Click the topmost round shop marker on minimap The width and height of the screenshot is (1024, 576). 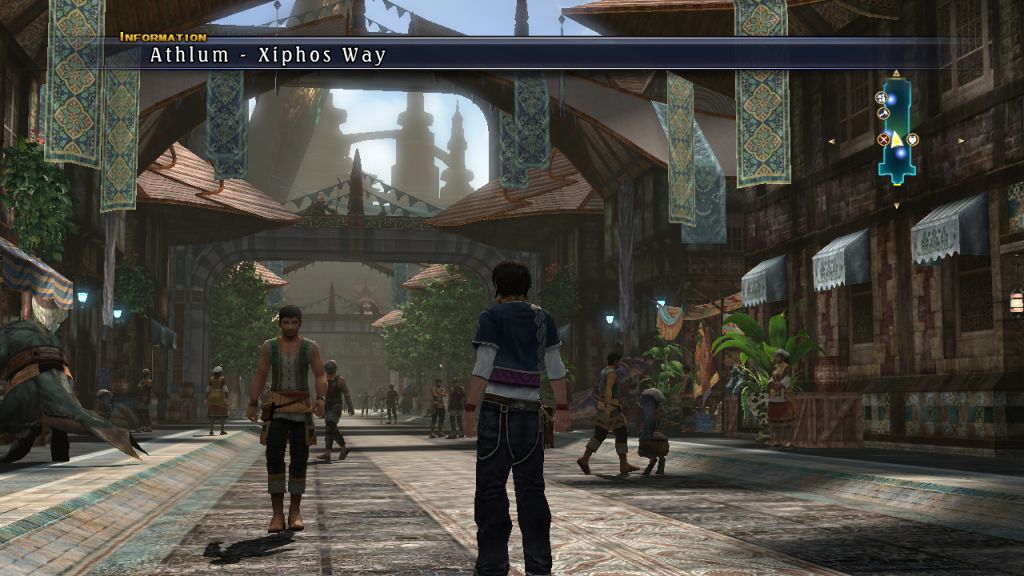point(881,98)
